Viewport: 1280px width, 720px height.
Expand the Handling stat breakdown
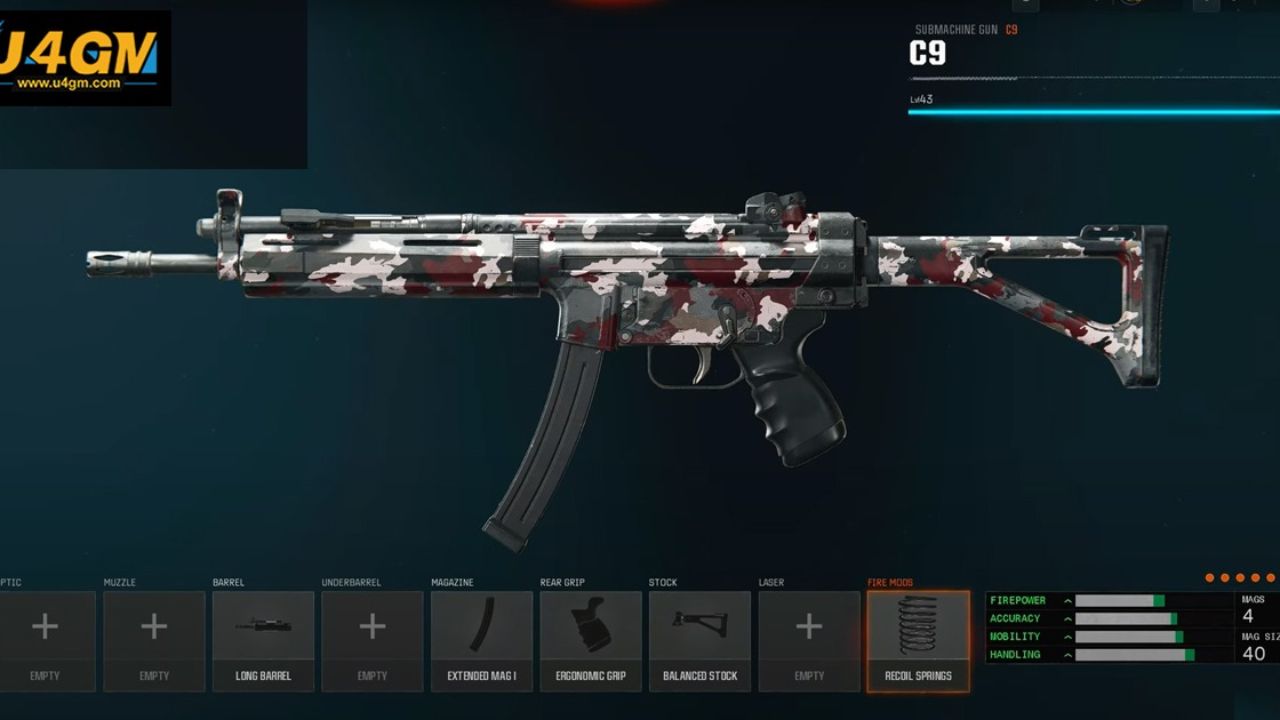click(x=1068, y=654)
